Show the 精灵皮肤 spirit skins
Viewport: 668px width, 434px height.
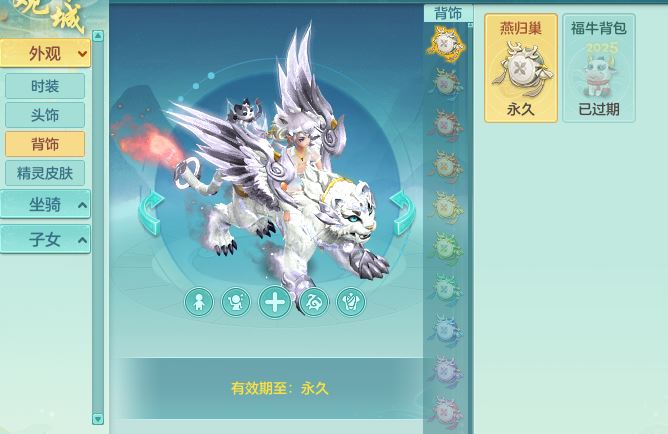(x=45, y=173)
